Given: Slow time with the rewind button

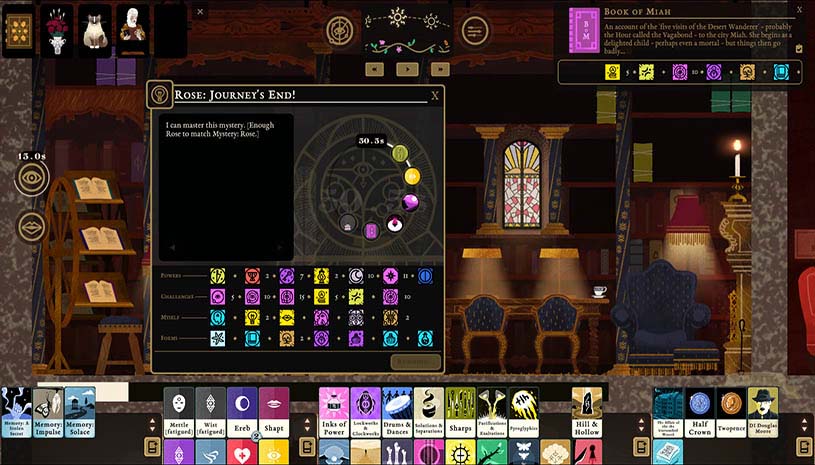Looking at the screenshot, I should point(374,69).
